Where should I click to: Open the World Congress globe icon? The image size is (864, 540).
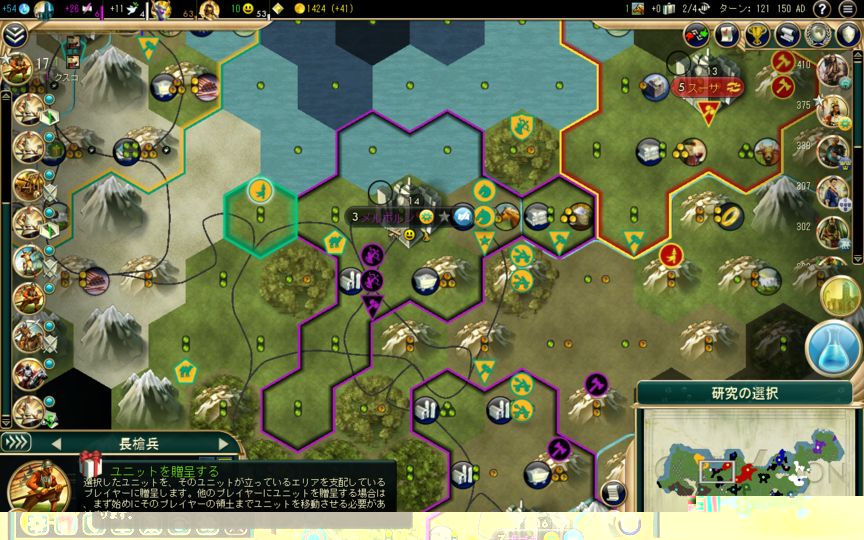tap(819, 35)
